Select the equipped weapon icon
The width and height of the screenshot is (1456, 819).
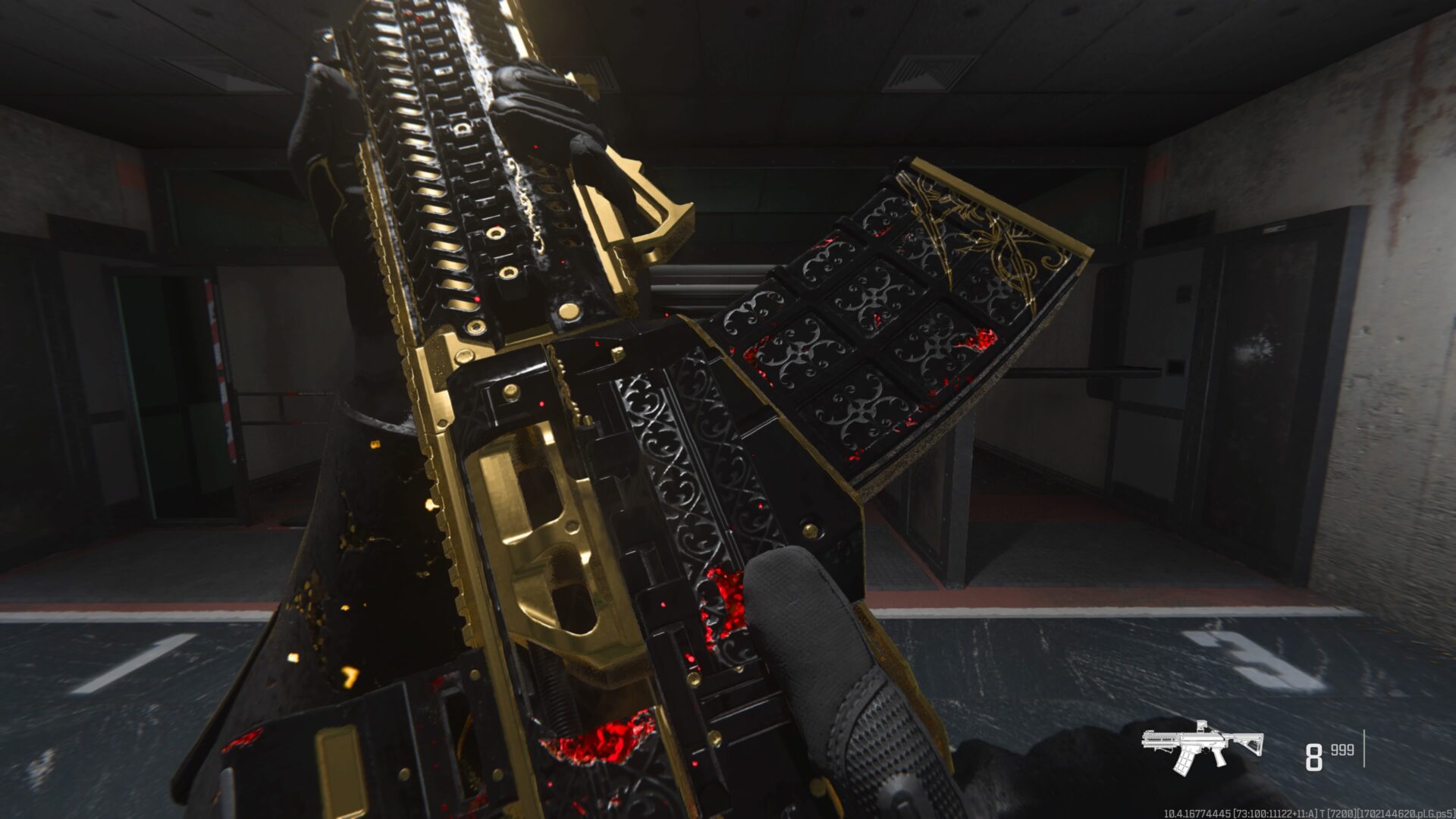point(1202,746)
